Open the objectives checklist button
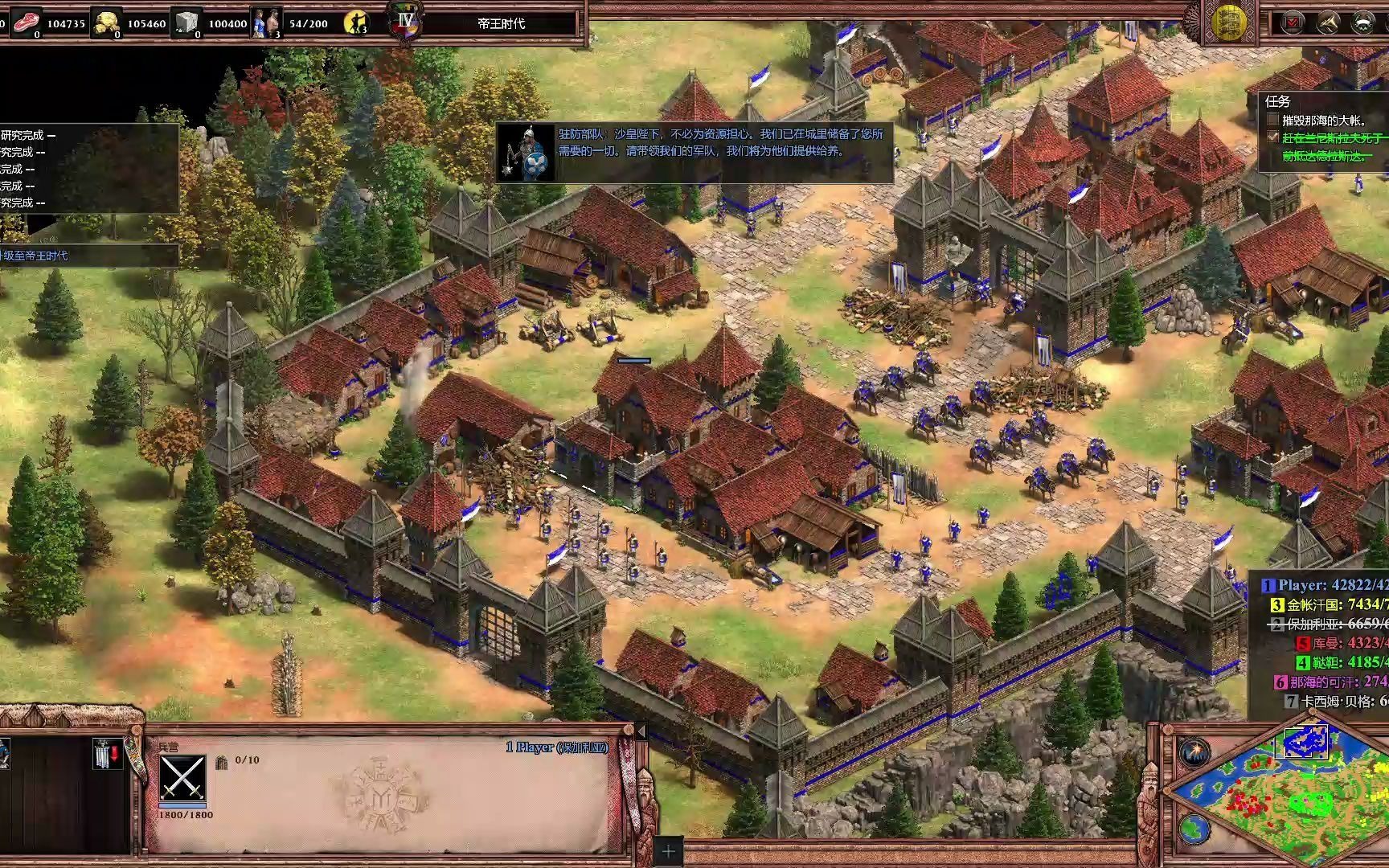The width and height of the screenshot is (1389, 868). 1293,22
